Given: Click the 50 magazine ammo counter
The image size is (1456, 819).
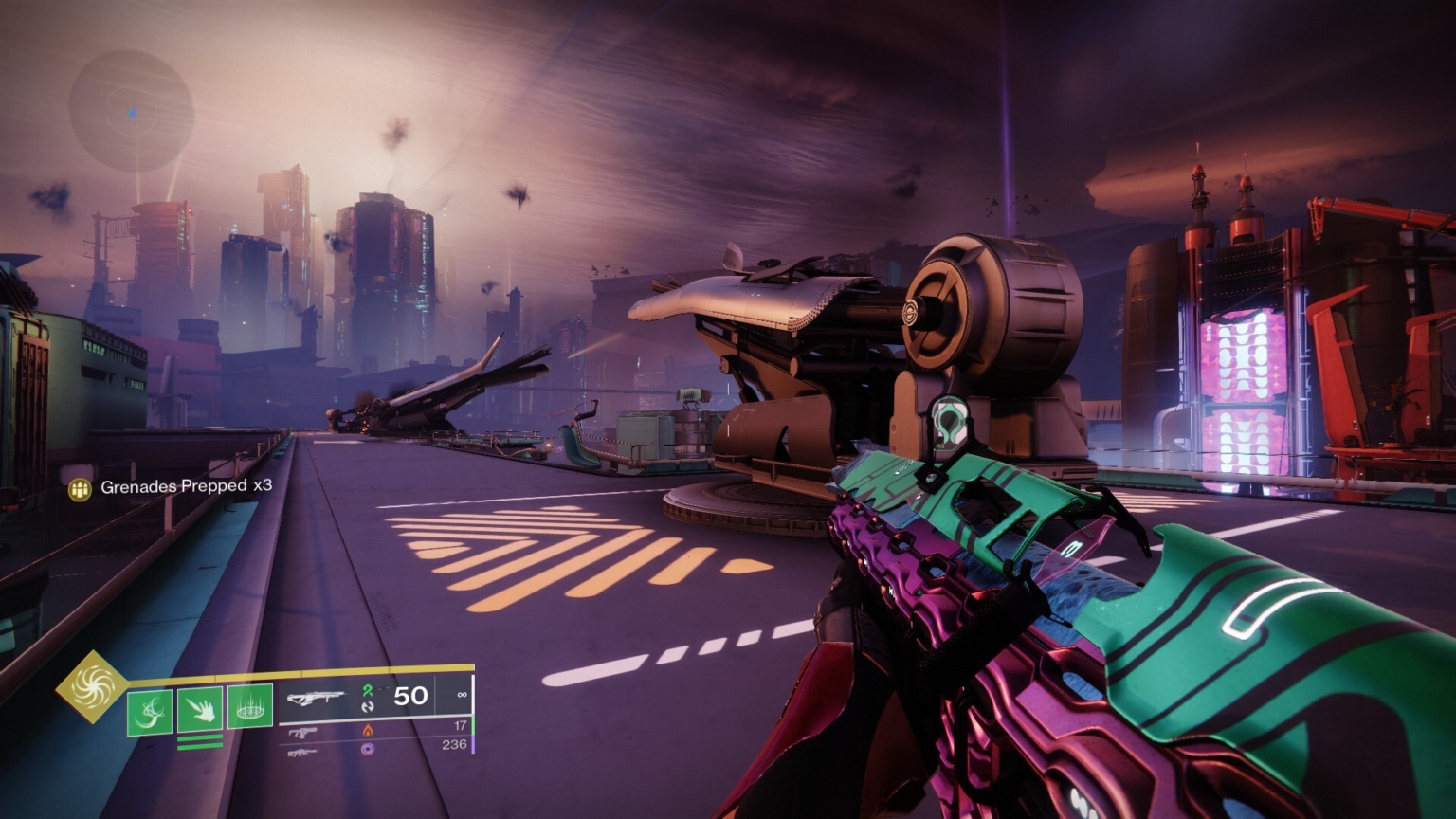Looking at the screenshot, I should click(409, 695).
